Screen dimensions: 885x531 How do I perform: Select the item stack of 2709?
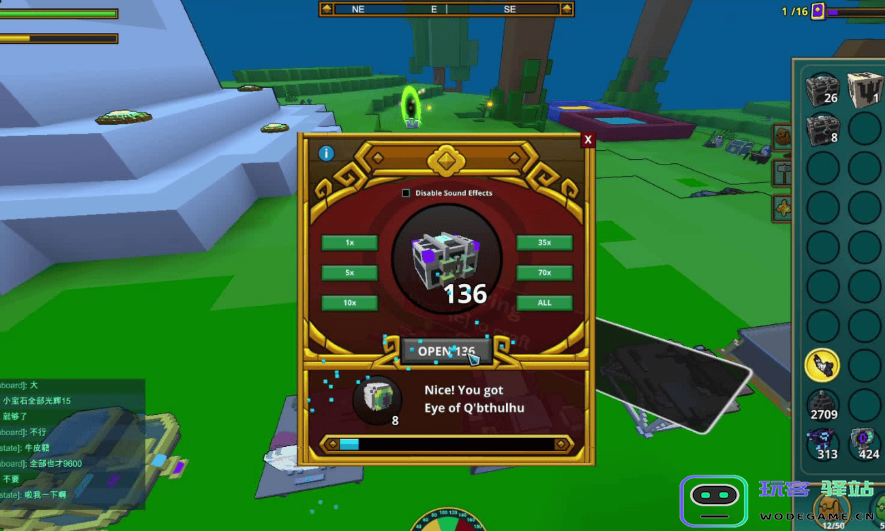pyautogui.click(x=823, y=404)
